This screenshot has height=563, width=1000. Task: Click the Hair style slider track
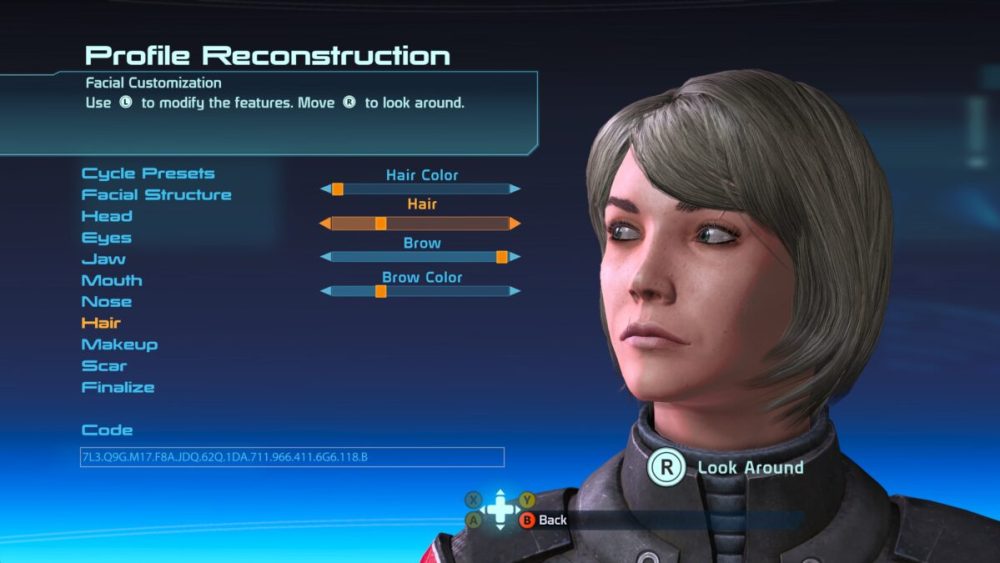coord(420,223)
